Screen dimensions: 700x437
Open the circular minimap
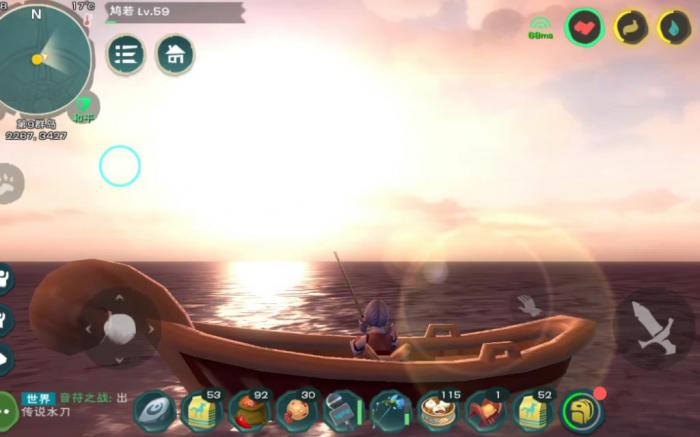click(44, 58)
